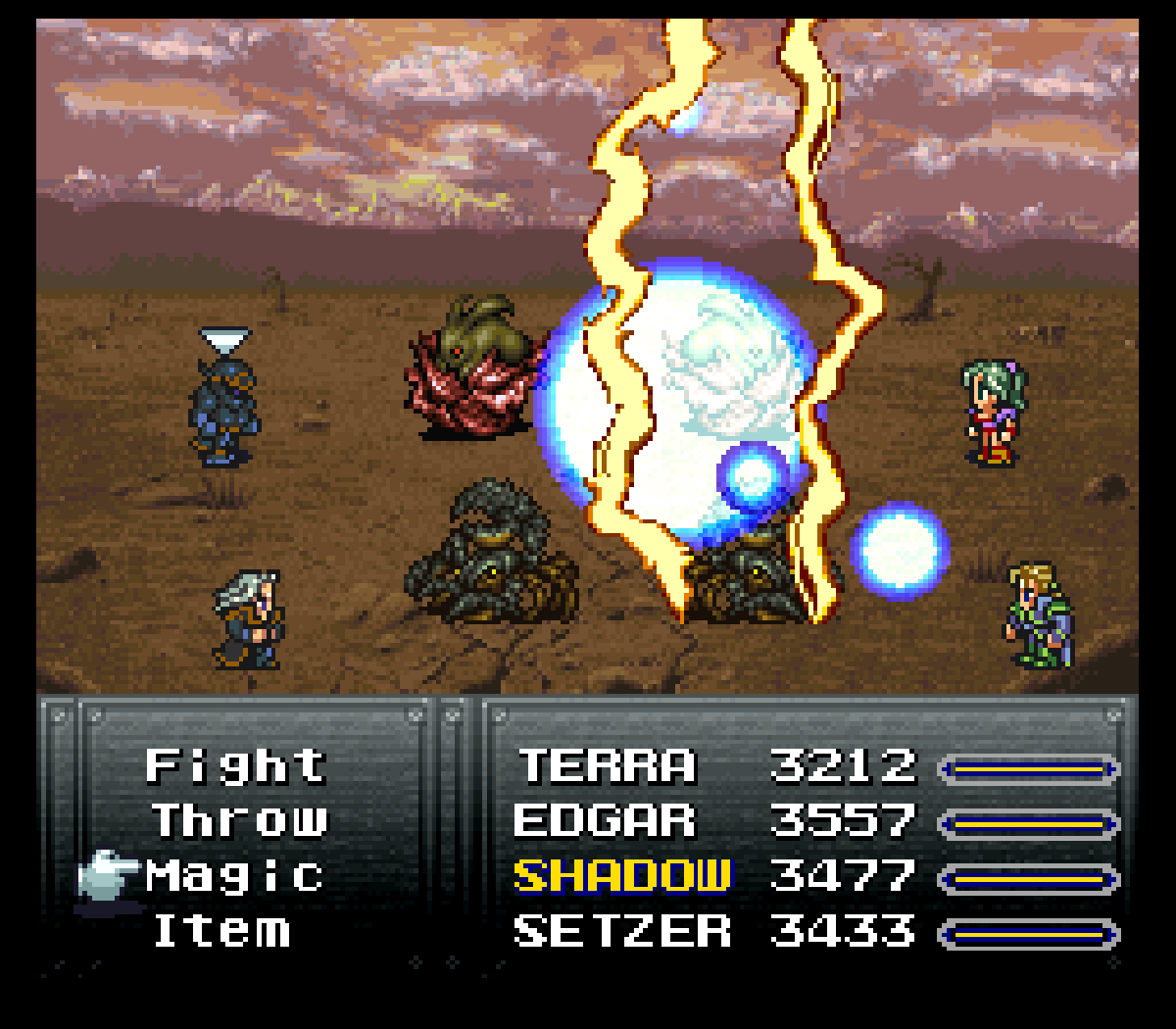Select the Throw command

point(240,821)
